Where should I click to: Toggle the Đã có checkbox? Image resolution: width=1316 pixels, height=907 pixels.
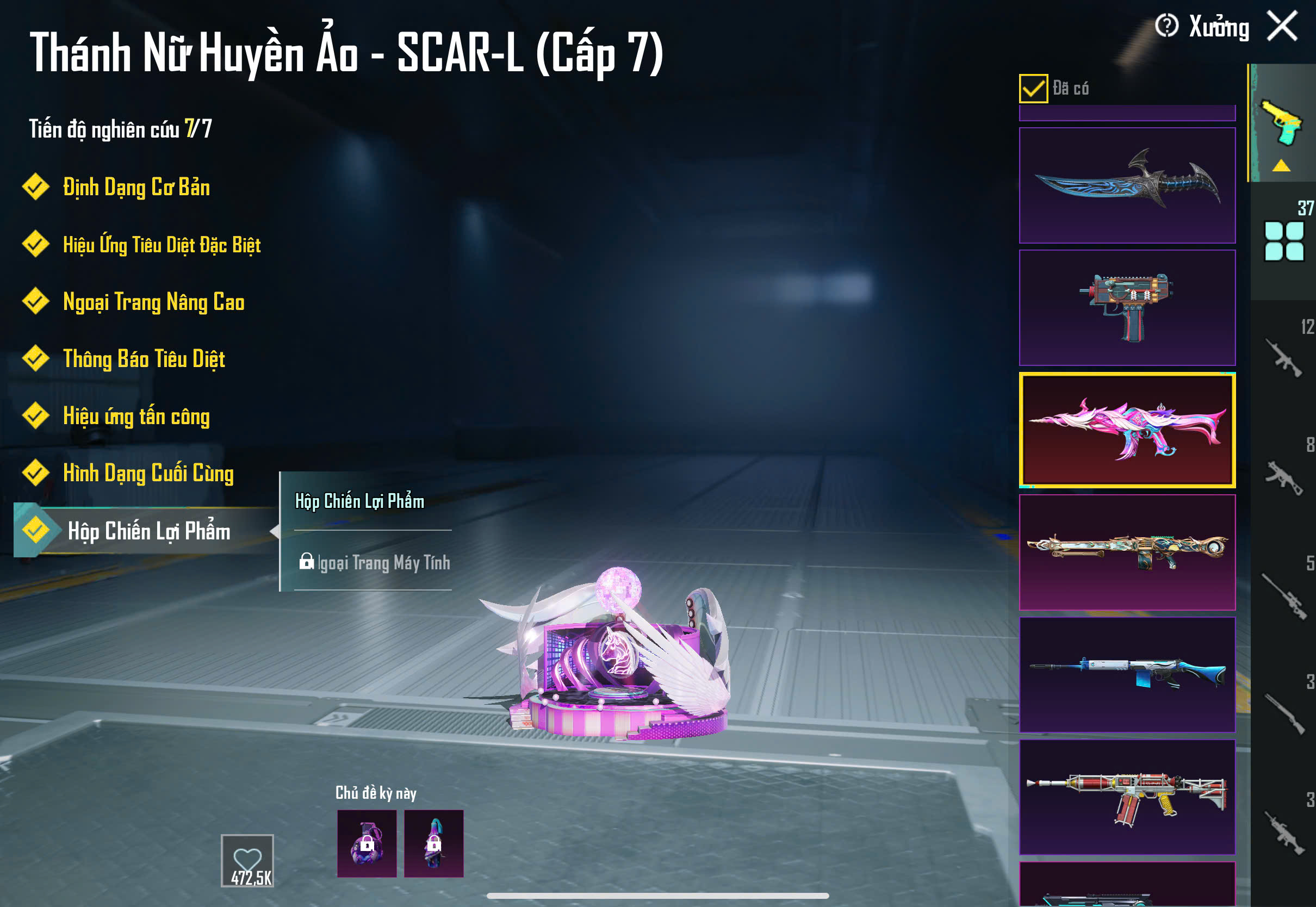pos(1033,88)
